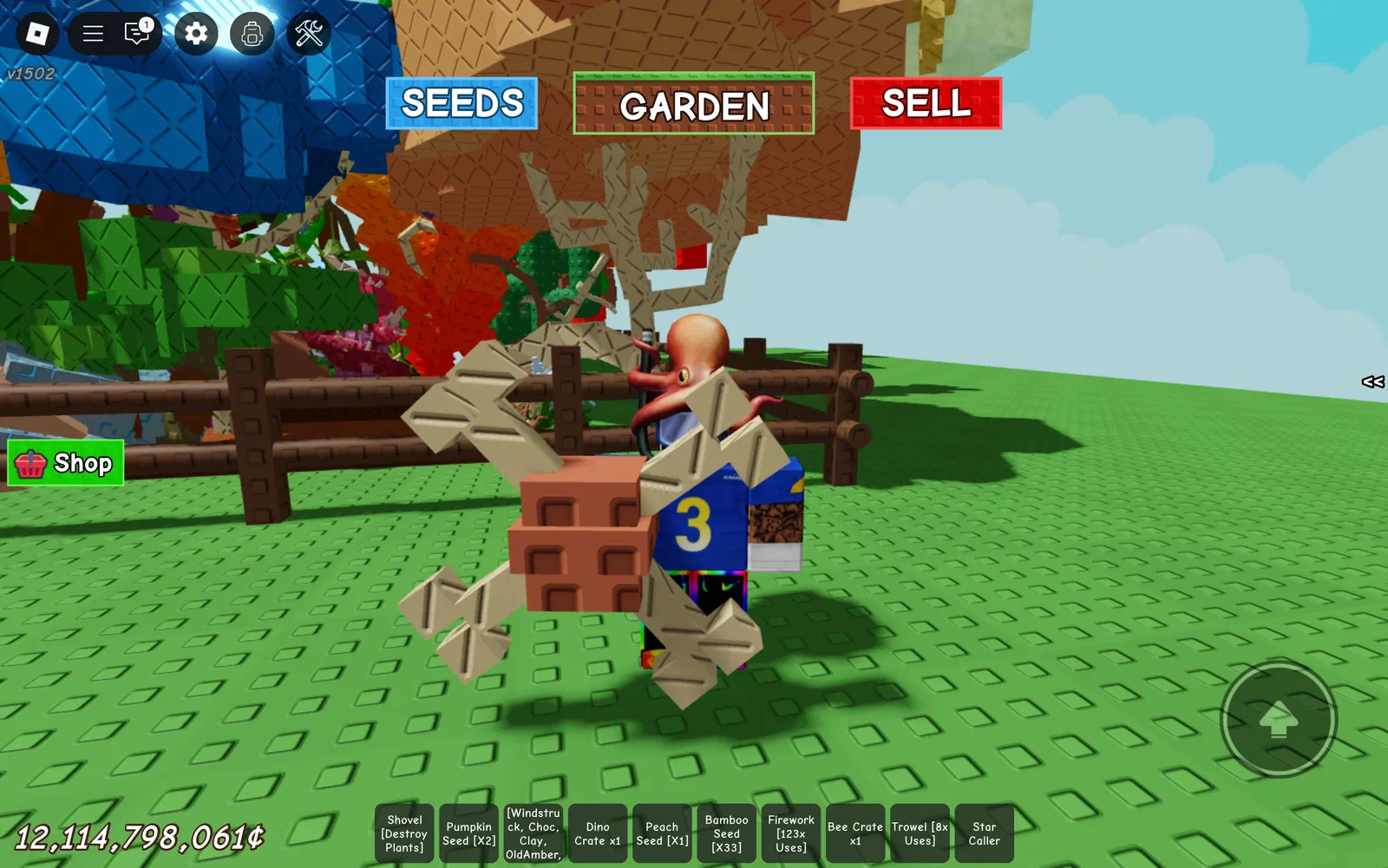Equip the Pumpkin Seed hotbar slot
Screen dimensions: 1388x868
coord(468,833)
